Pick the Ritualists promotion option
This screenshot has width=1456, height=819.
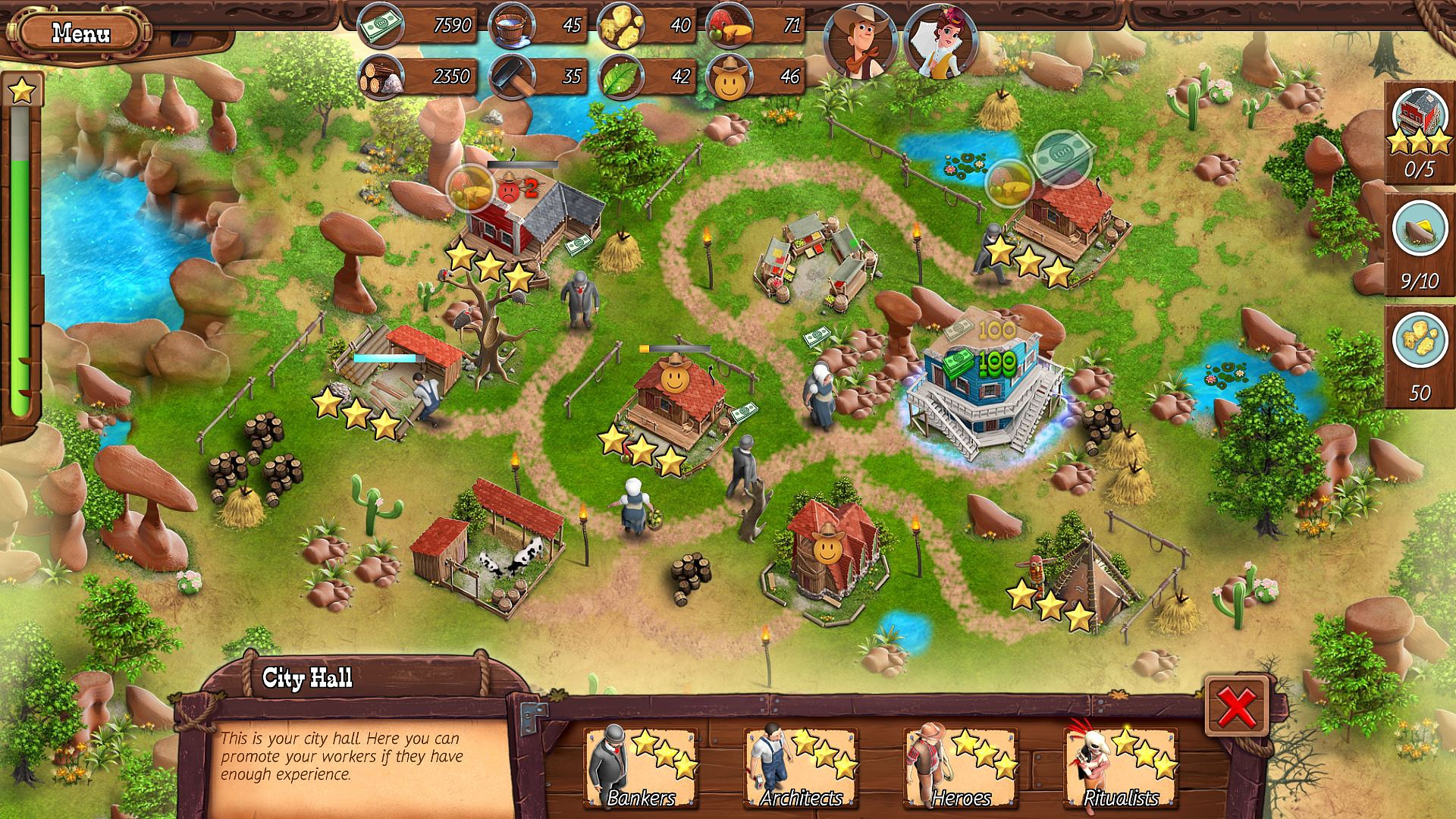coord(1121,767)
